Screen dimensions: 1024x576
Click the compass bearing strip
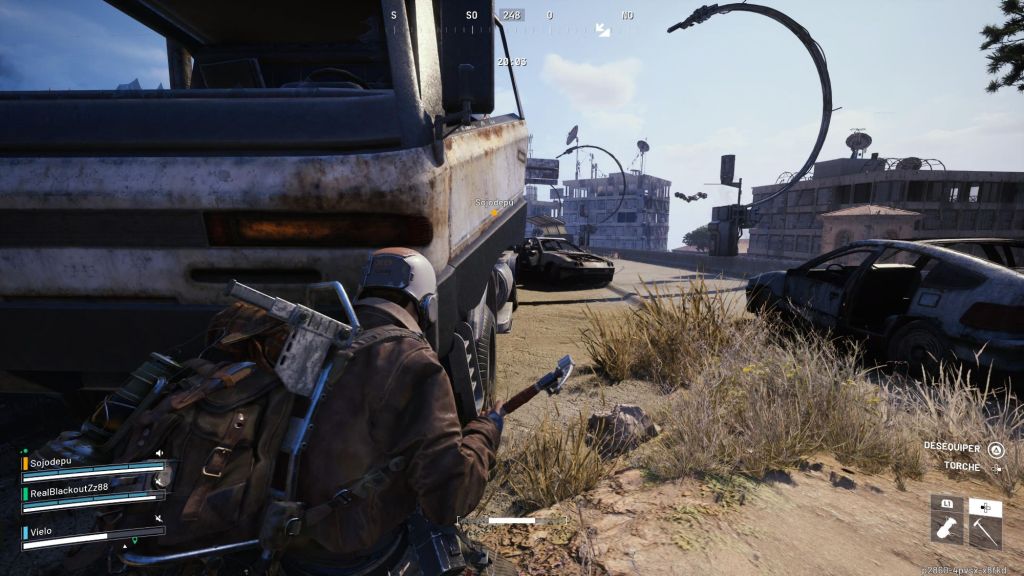click(511, 16)
